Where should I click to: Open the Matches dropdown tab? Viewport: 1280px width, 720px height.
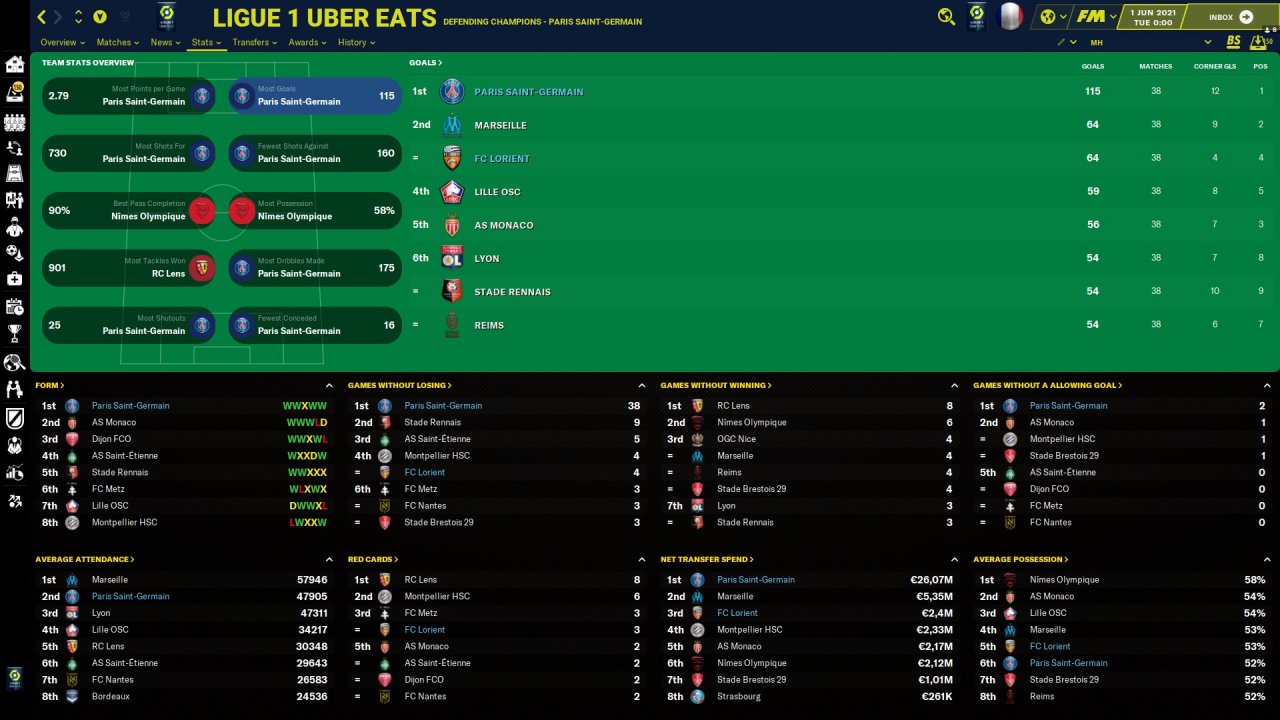118,43
